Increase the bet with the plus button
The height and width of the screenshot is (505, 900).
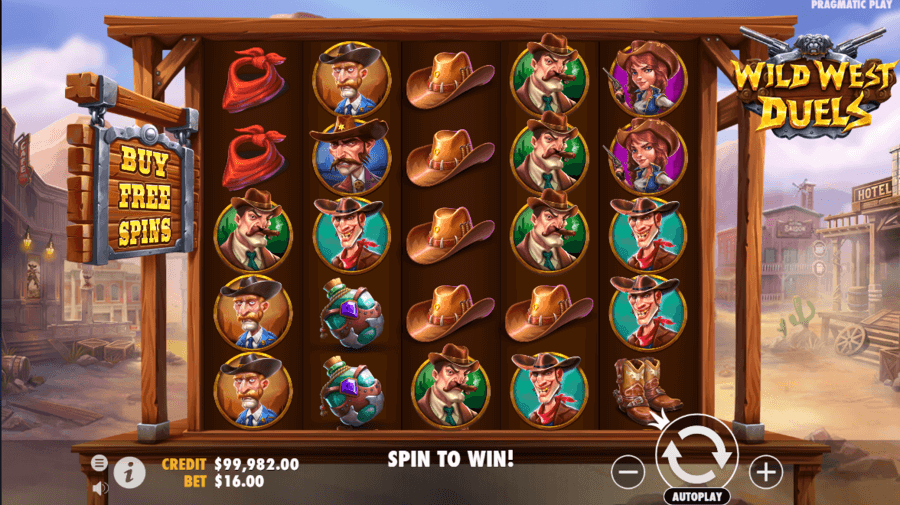tap(766, 472)
